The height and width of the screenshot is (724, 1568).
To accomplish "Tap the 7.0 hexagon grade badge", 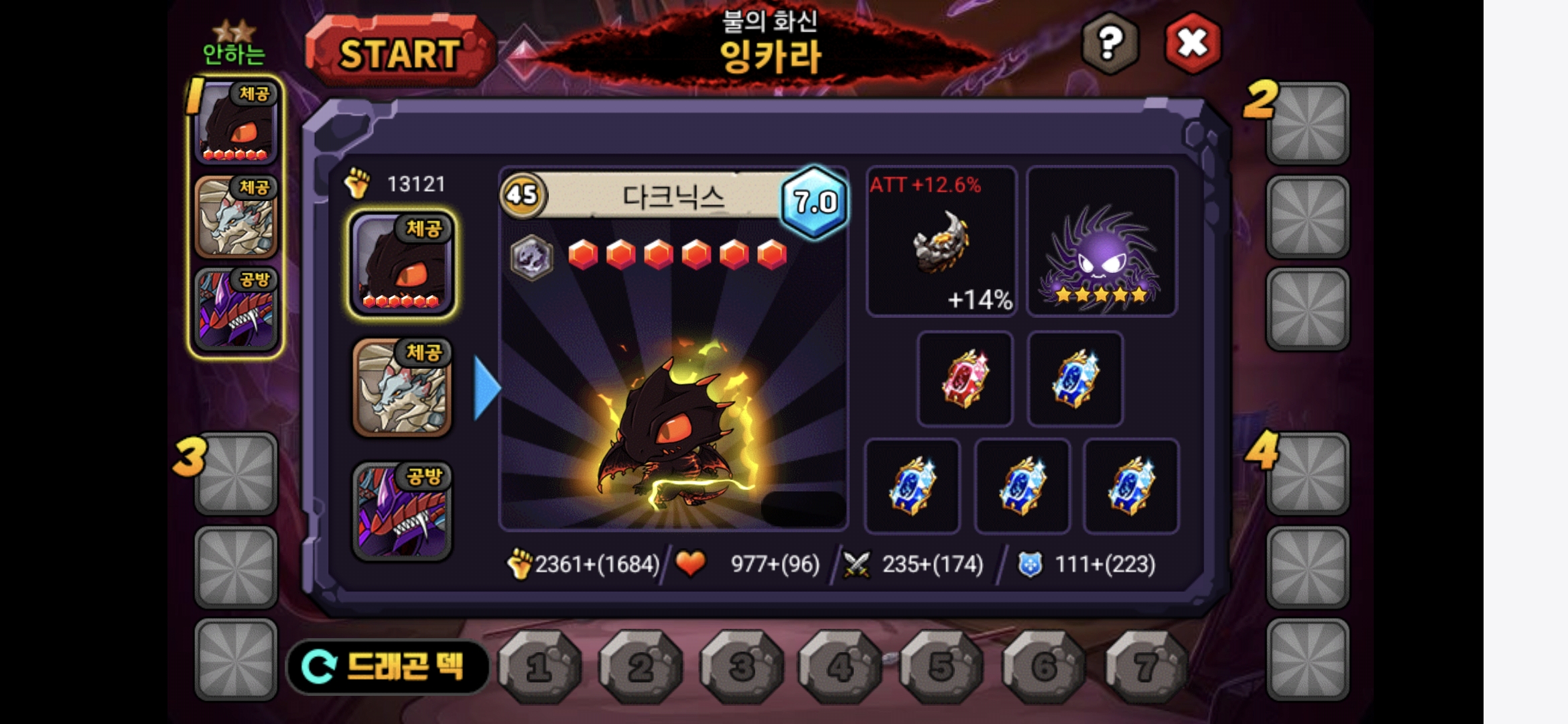I will click(x=815, y=202).
